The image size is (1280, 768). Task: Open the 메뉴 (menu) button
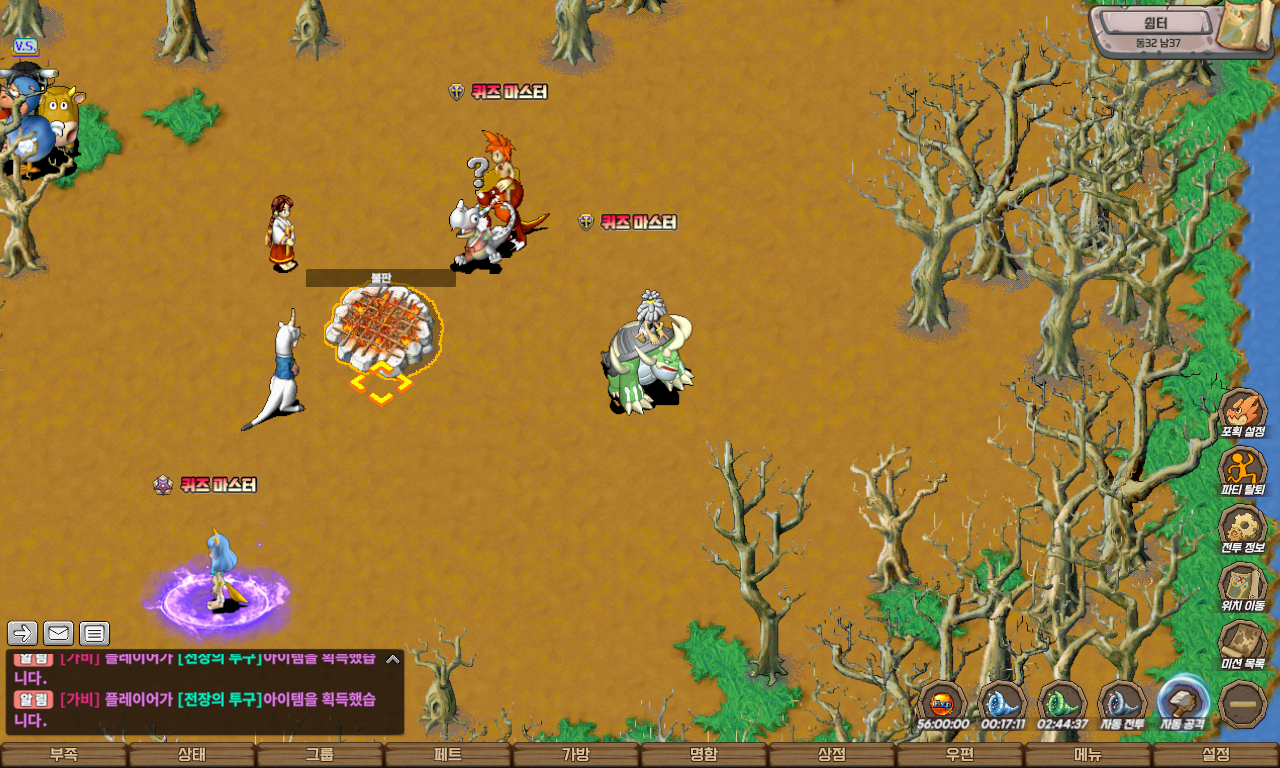pyautogui.click(x=1088, y=755)
